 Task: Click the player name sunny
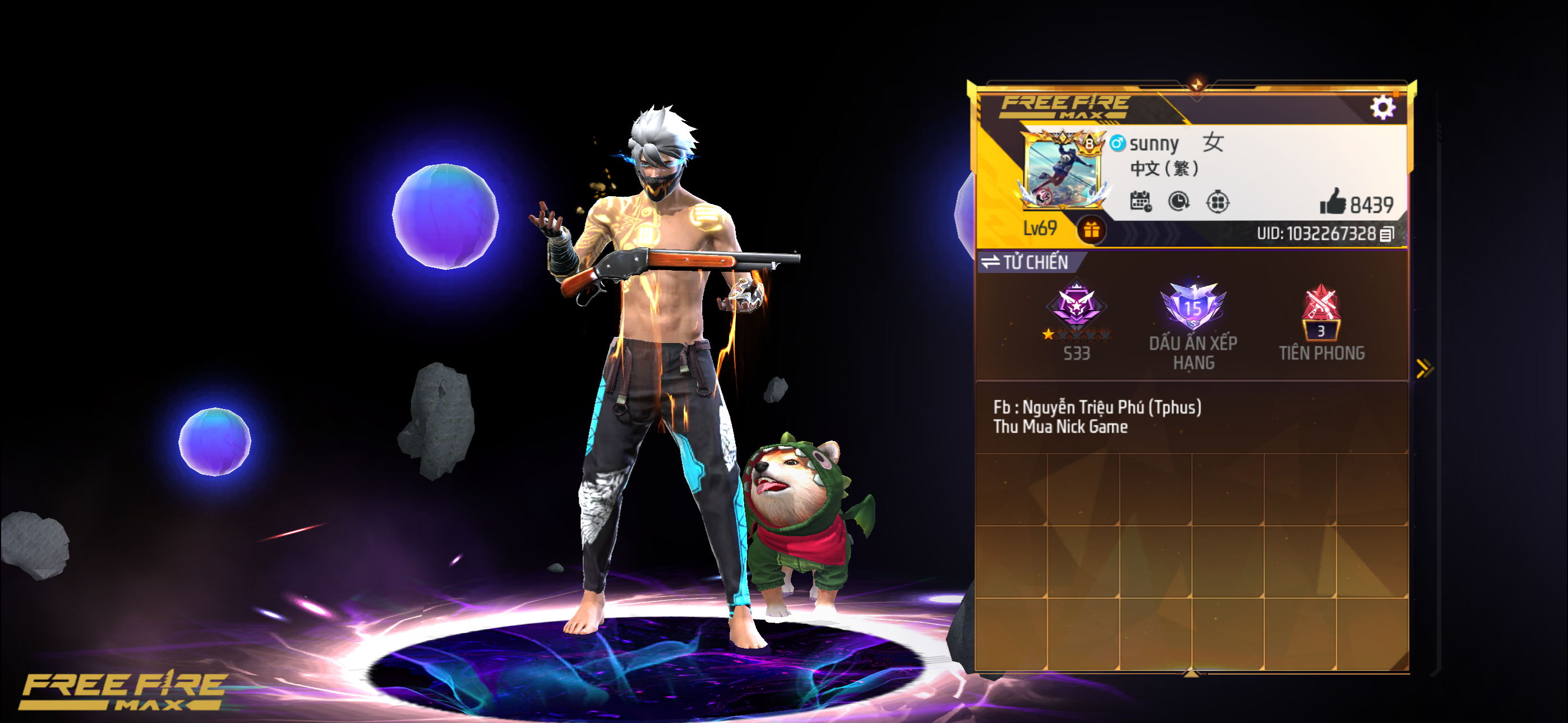1156,143
